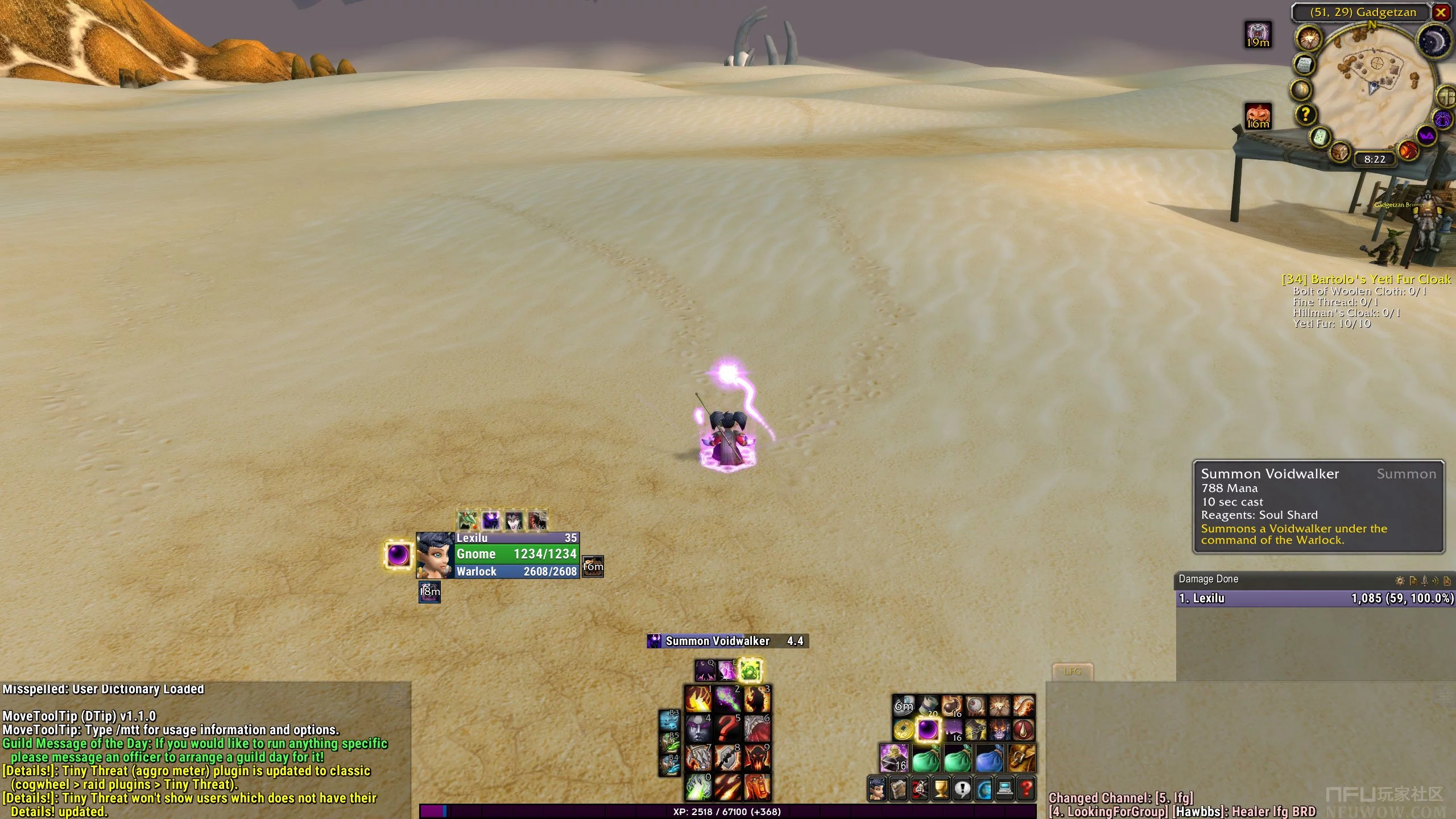Close the minimap with the X button
This screenshot has width=1456, height=819.
pyautogui.click(x=1441, y=13)
